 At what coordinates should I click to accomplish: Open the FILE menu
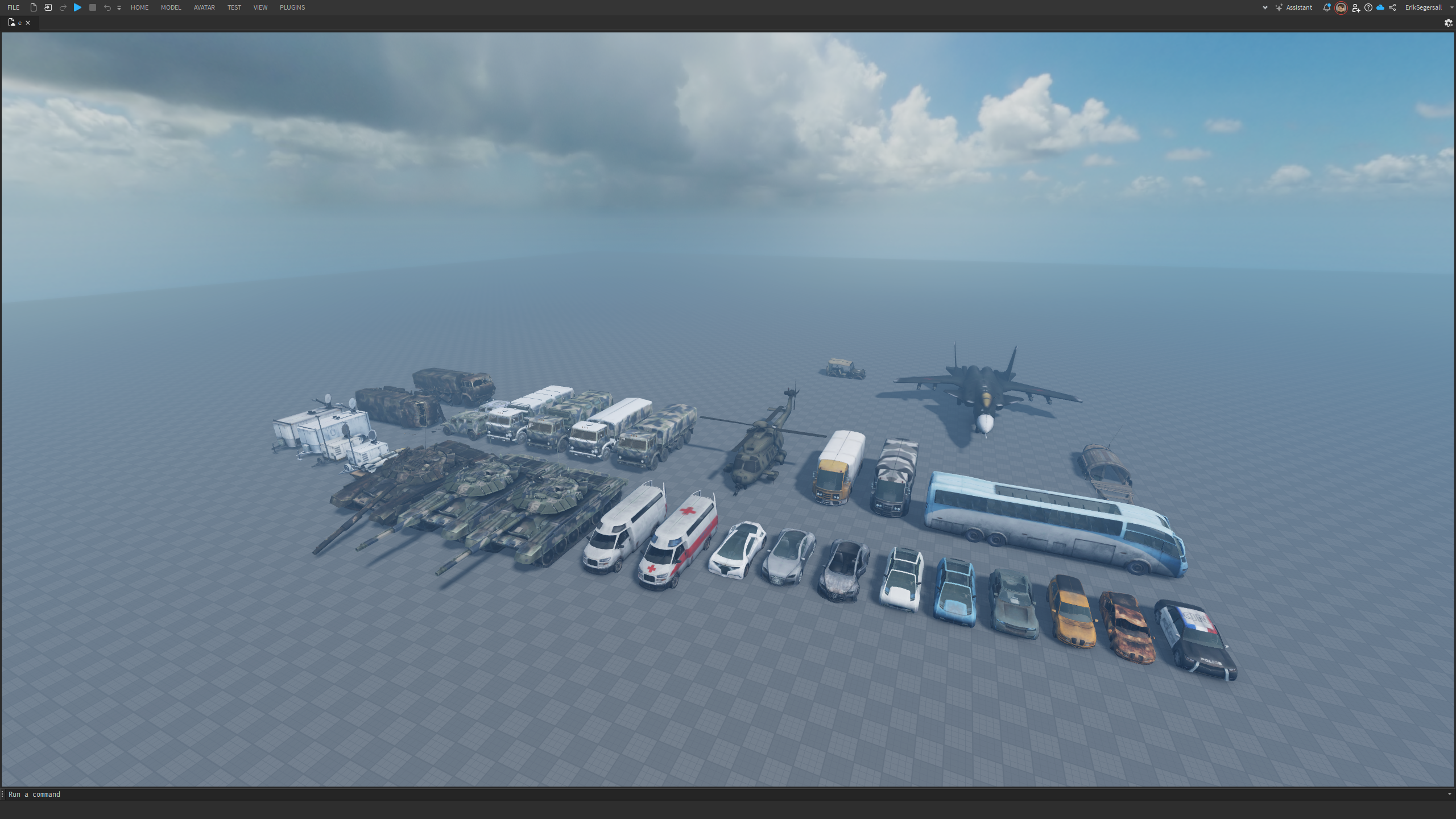coord(13,7)
